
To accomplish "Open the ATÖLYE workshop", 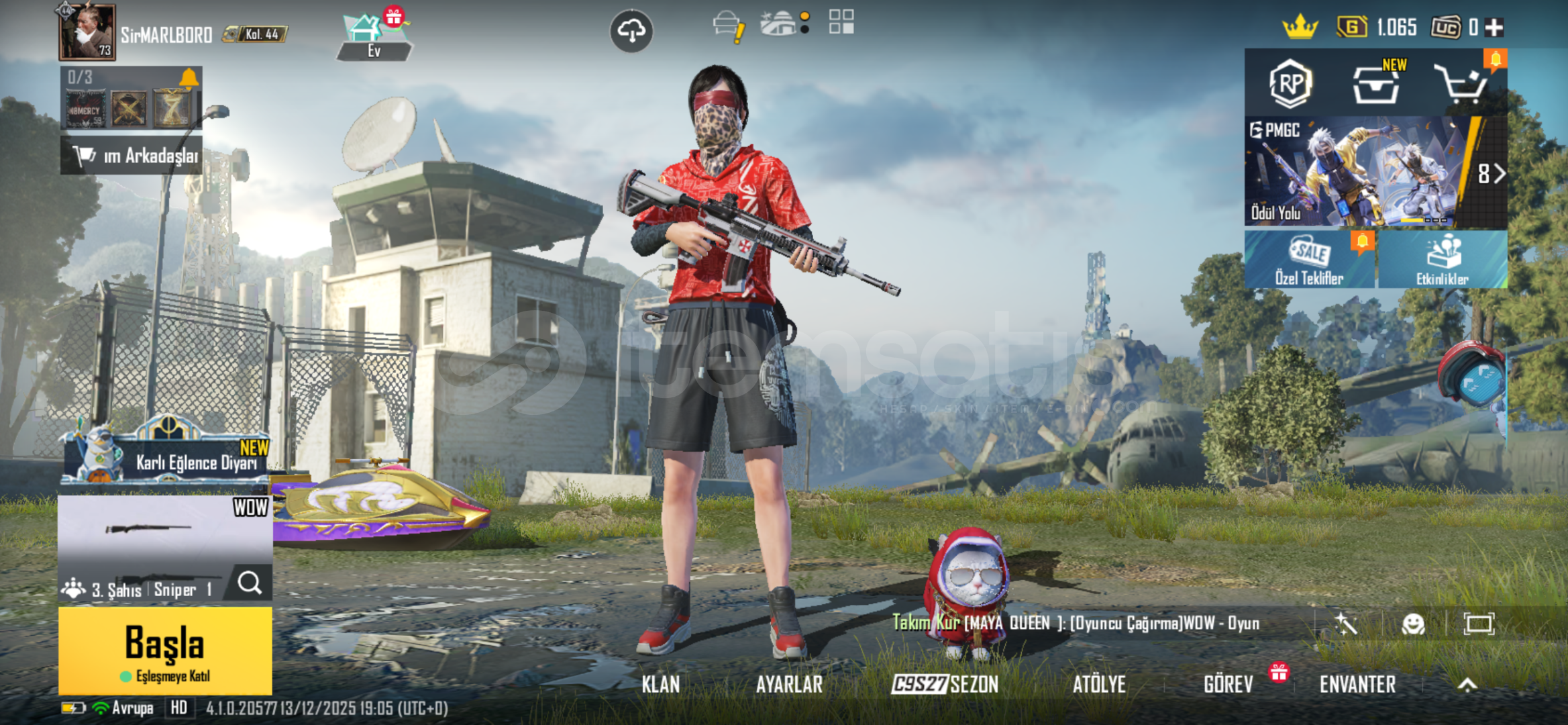I will click(x=1099, y=684).
